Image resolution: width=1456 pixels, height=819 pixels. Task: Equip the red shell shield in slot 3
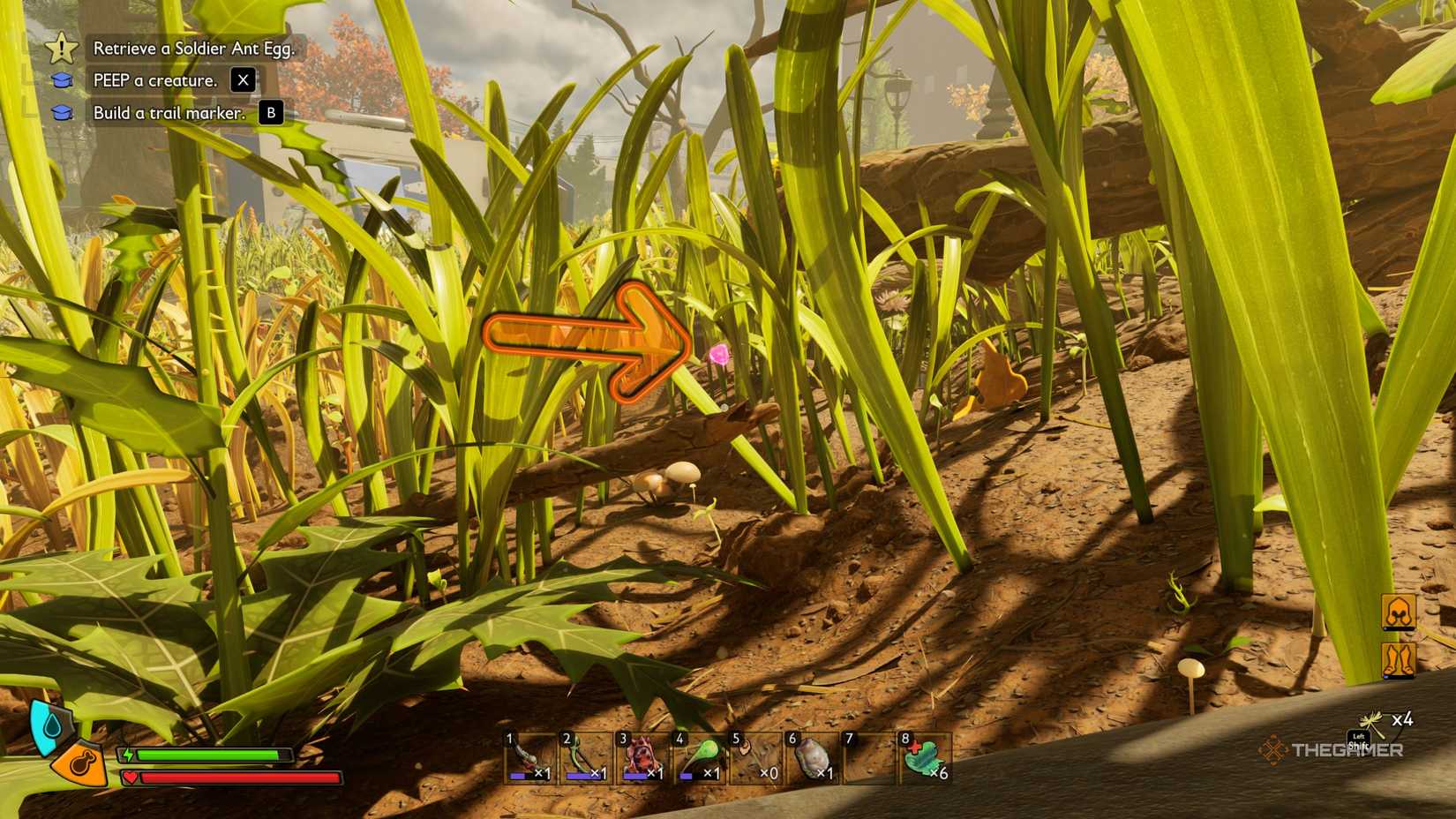(641, 755)
